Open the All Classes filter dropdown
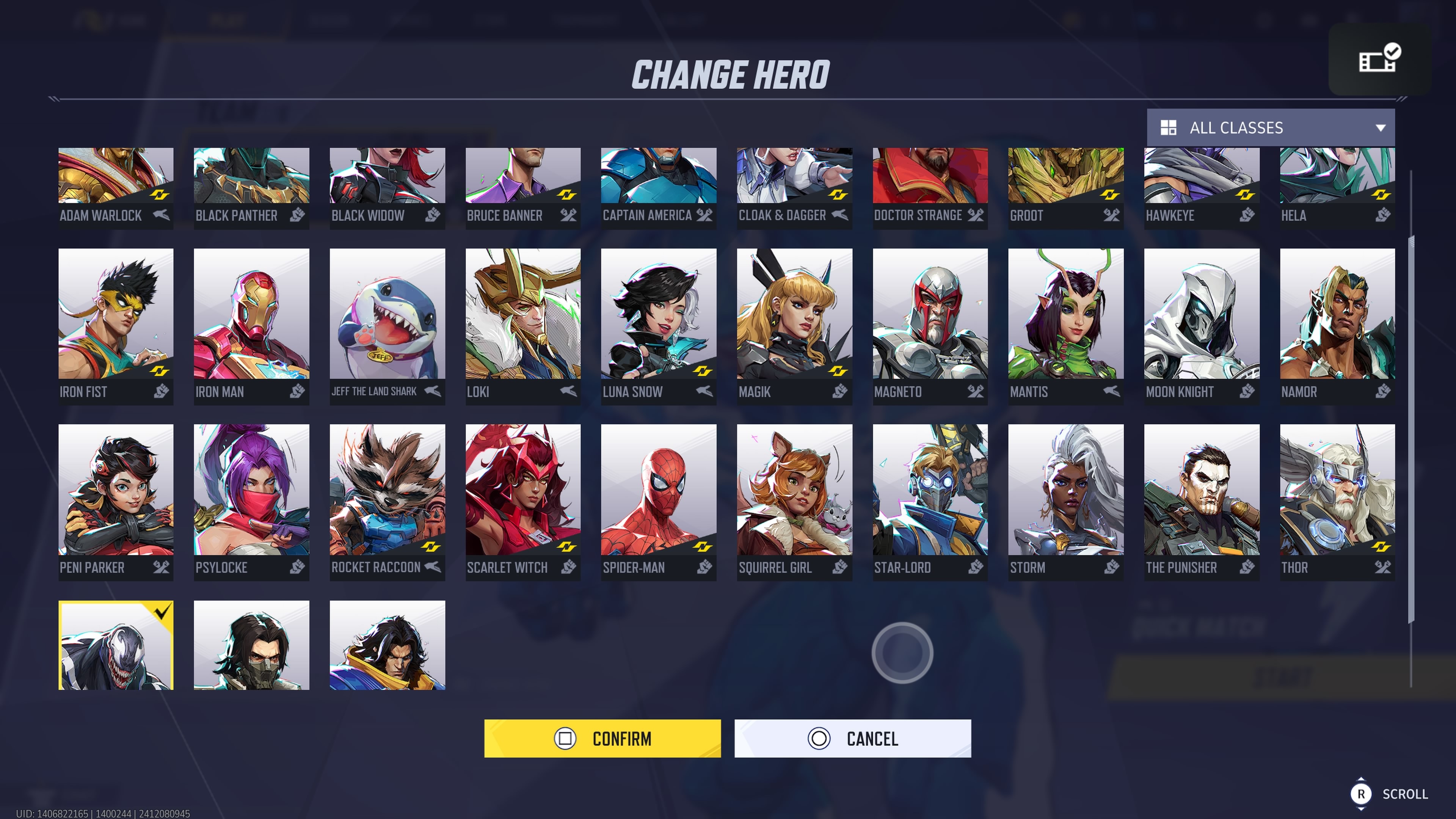The height and width of the screenshot is (819, 1456). (x=1270, y=128)
